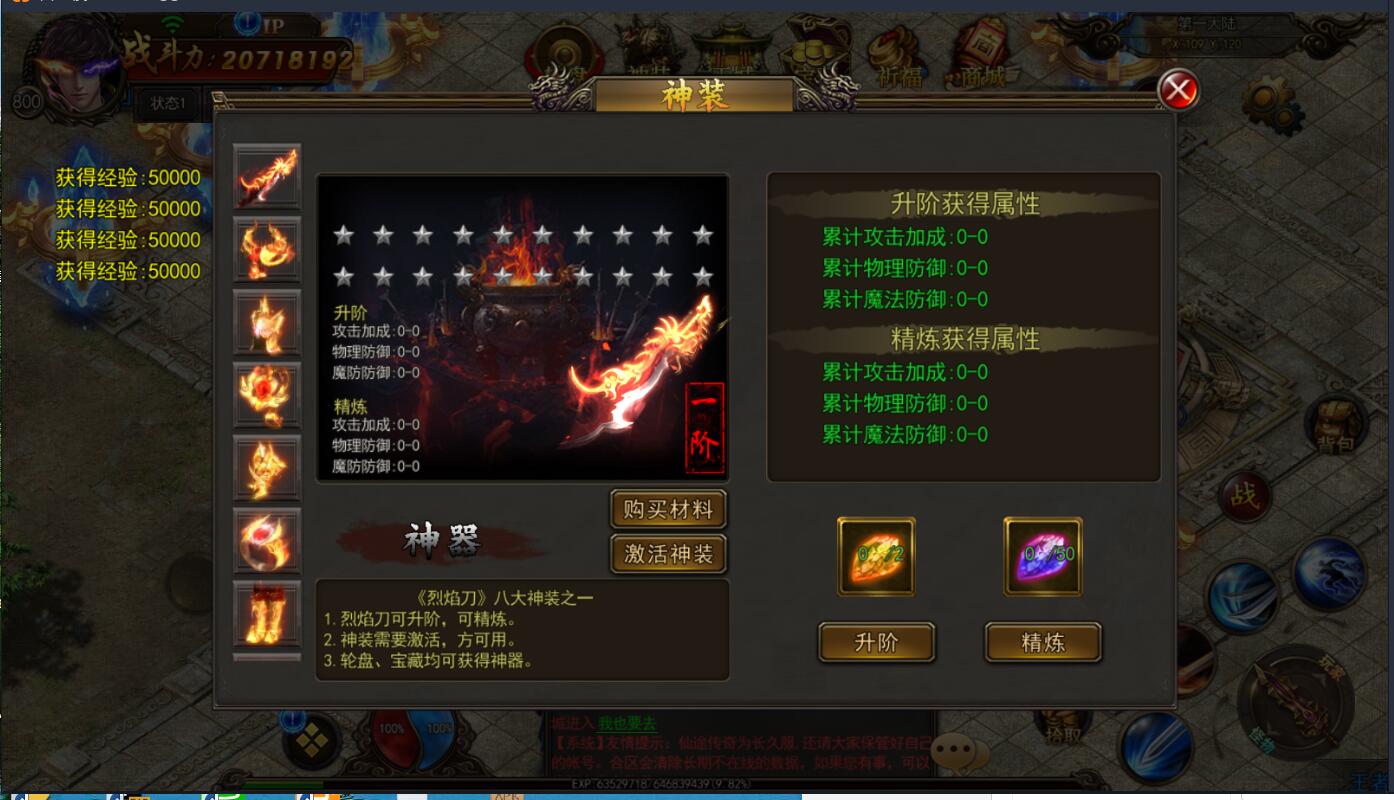This screenshot has height=800, width=1394.
Task: Select the 状态1 status tab
Action: point(168,103)
